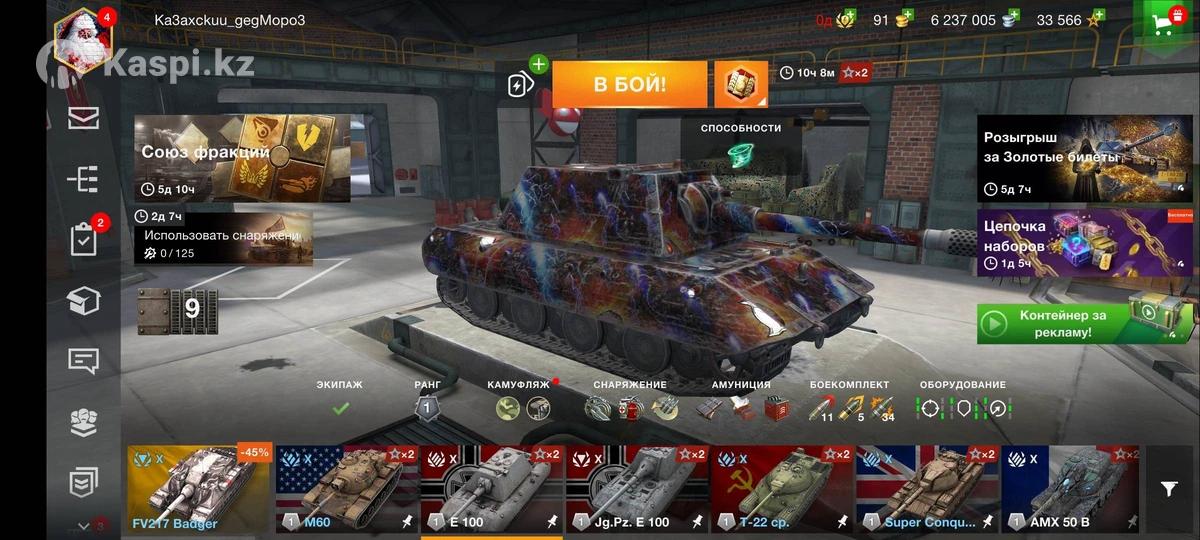Select the M60 tank card
This screenshot has width=1200, height=540.
346,490
